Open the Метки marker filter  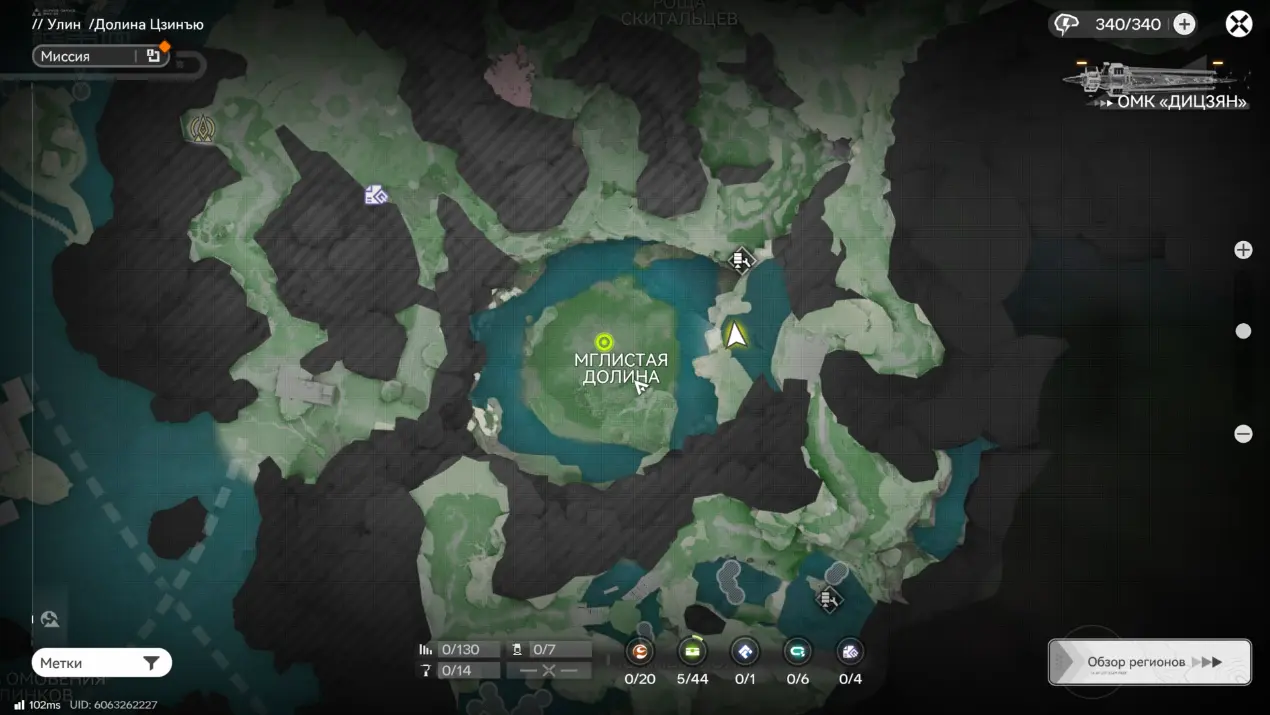tap(101, 663)
